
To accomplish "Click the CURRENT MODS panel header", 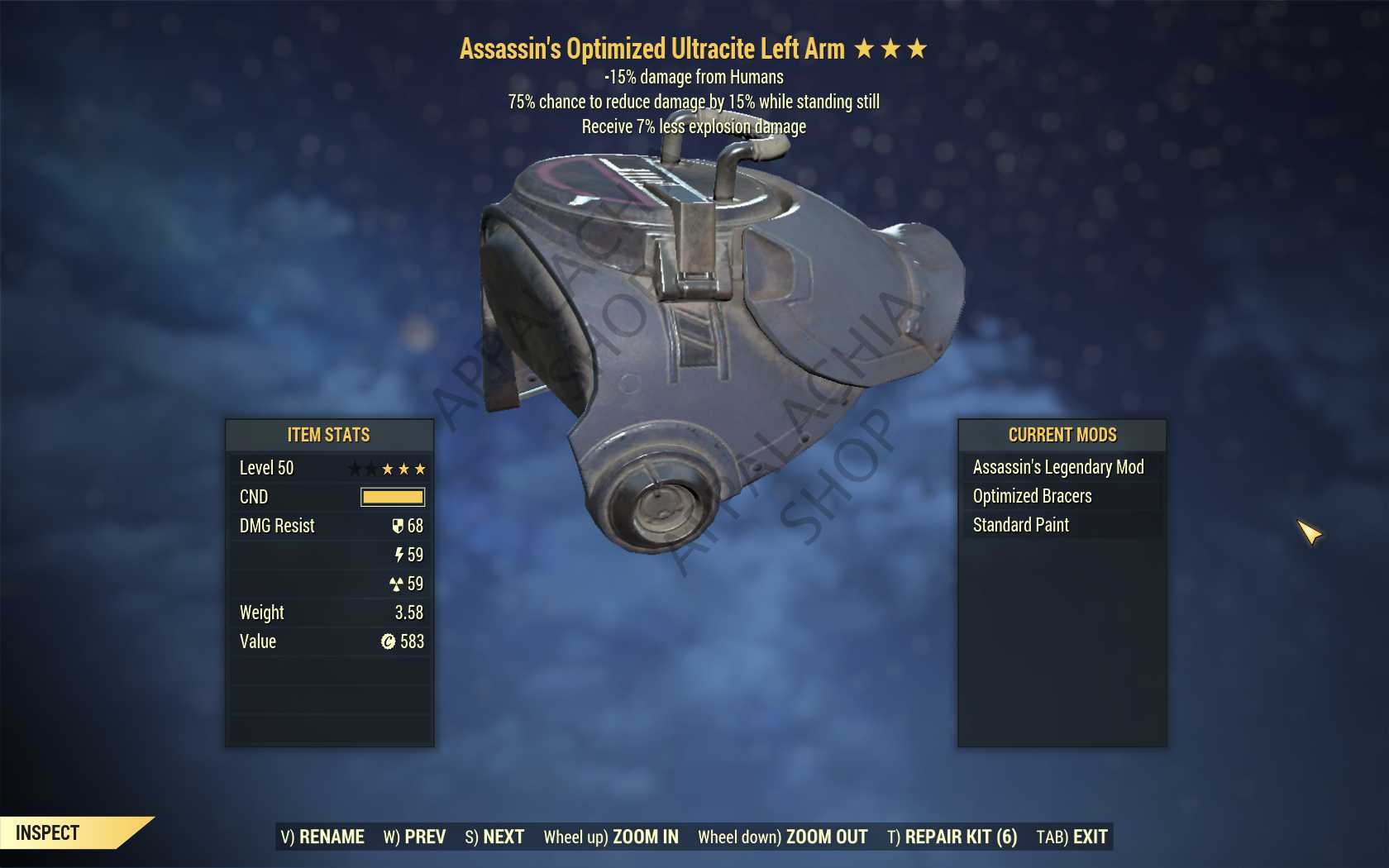I will (x=1062, y=435).
